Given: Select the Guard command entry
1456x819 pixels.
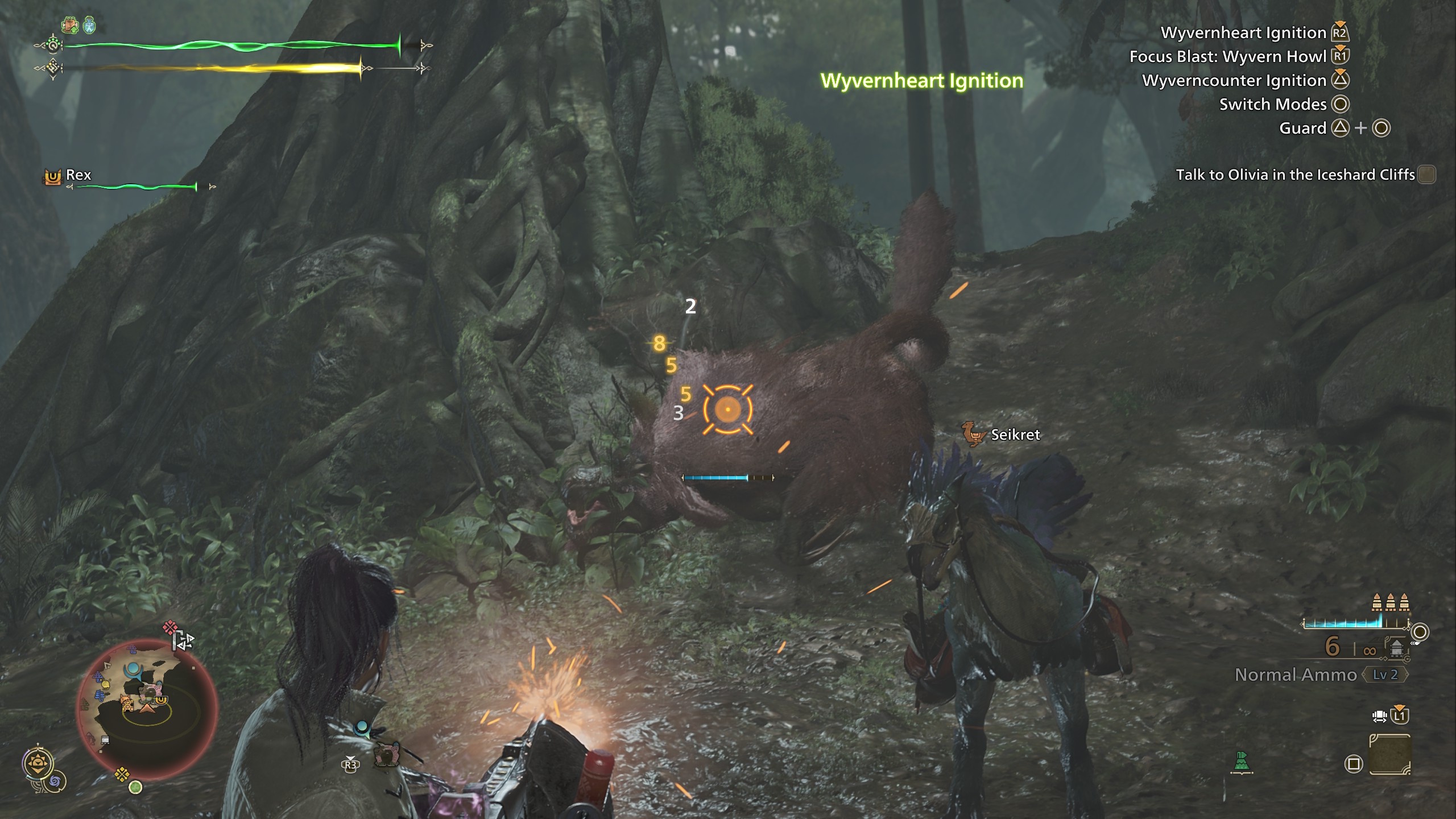Looking at the screenshot, I should click(x=1302, y=129).
